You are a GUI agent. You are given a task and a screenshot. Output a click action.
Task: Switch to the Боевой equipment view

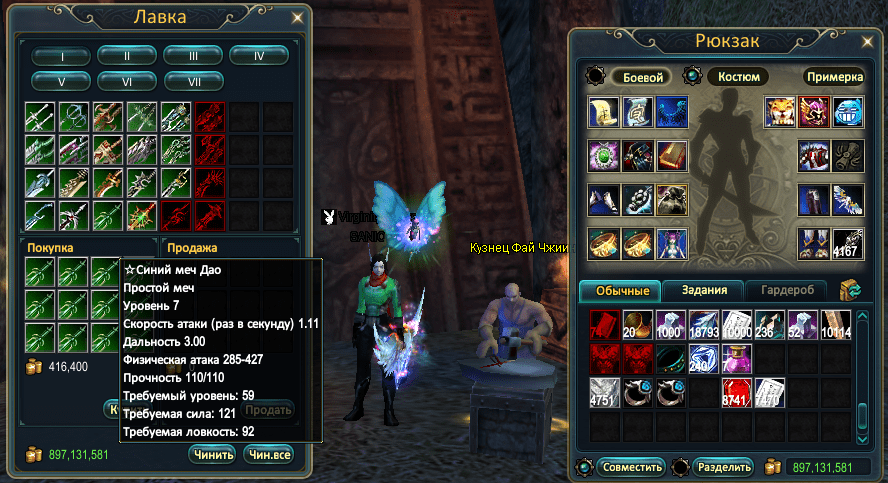[x=643, y=77]
